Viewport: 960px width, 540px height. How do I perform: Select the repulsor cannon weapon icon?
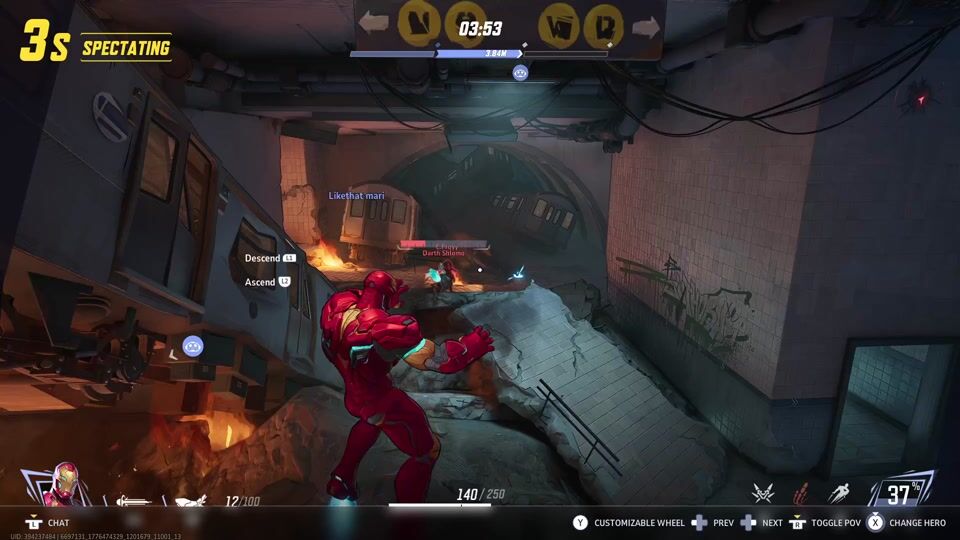[133, 501]
